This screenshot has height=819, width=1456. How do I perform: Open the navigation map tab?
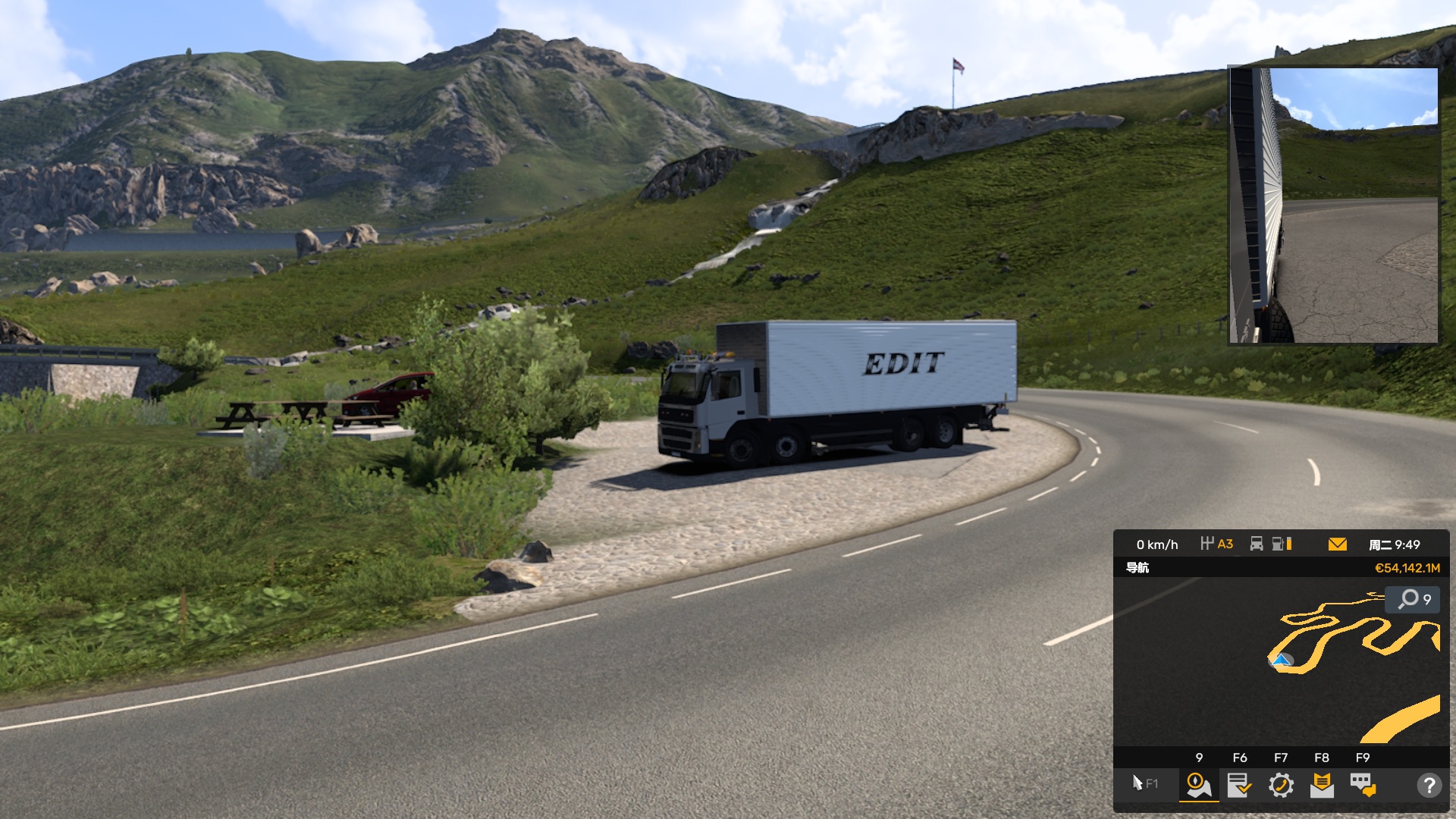click(1199, 785)
